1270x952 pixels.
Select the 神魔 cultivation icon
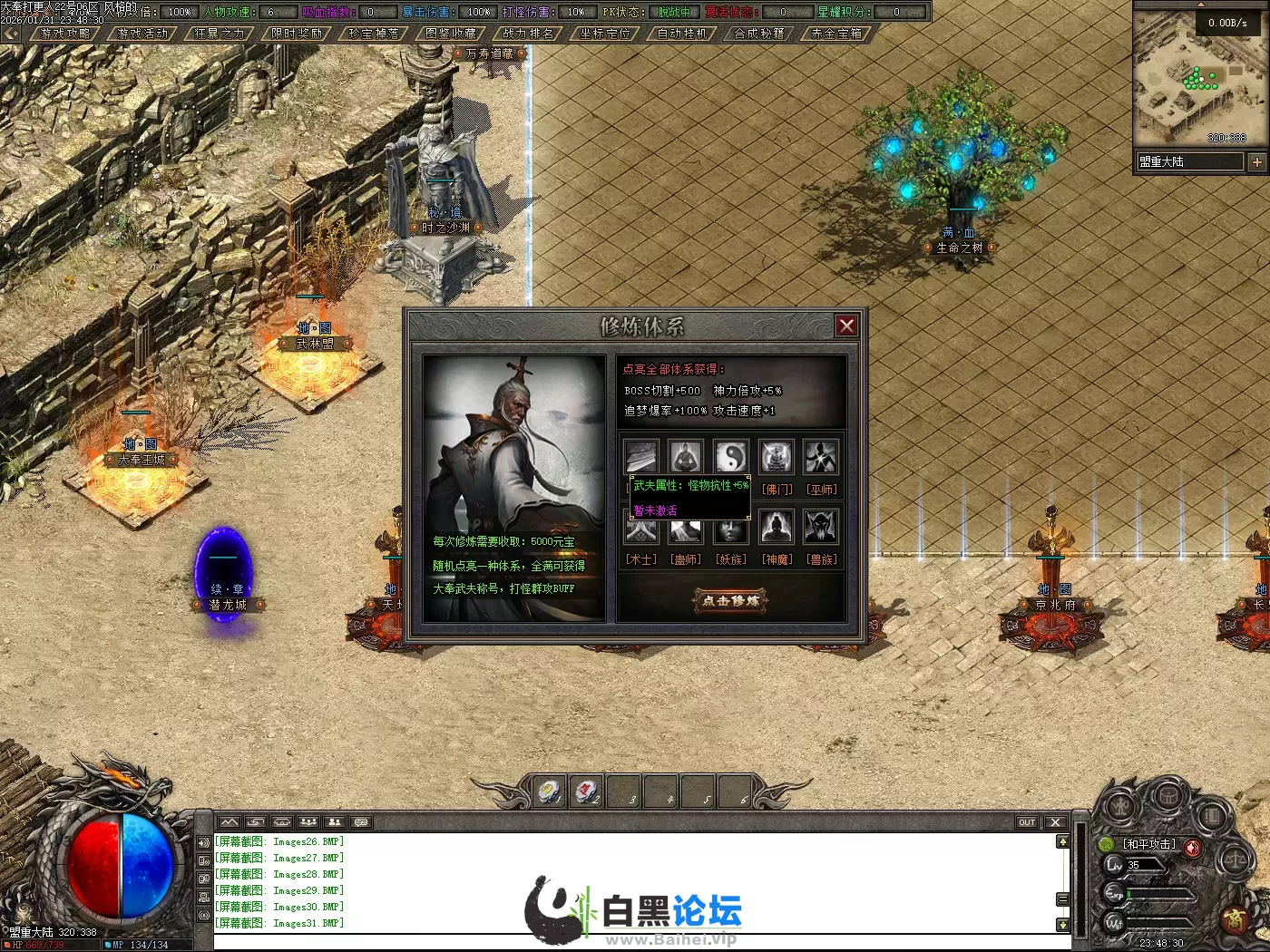[x=777, y=527]
